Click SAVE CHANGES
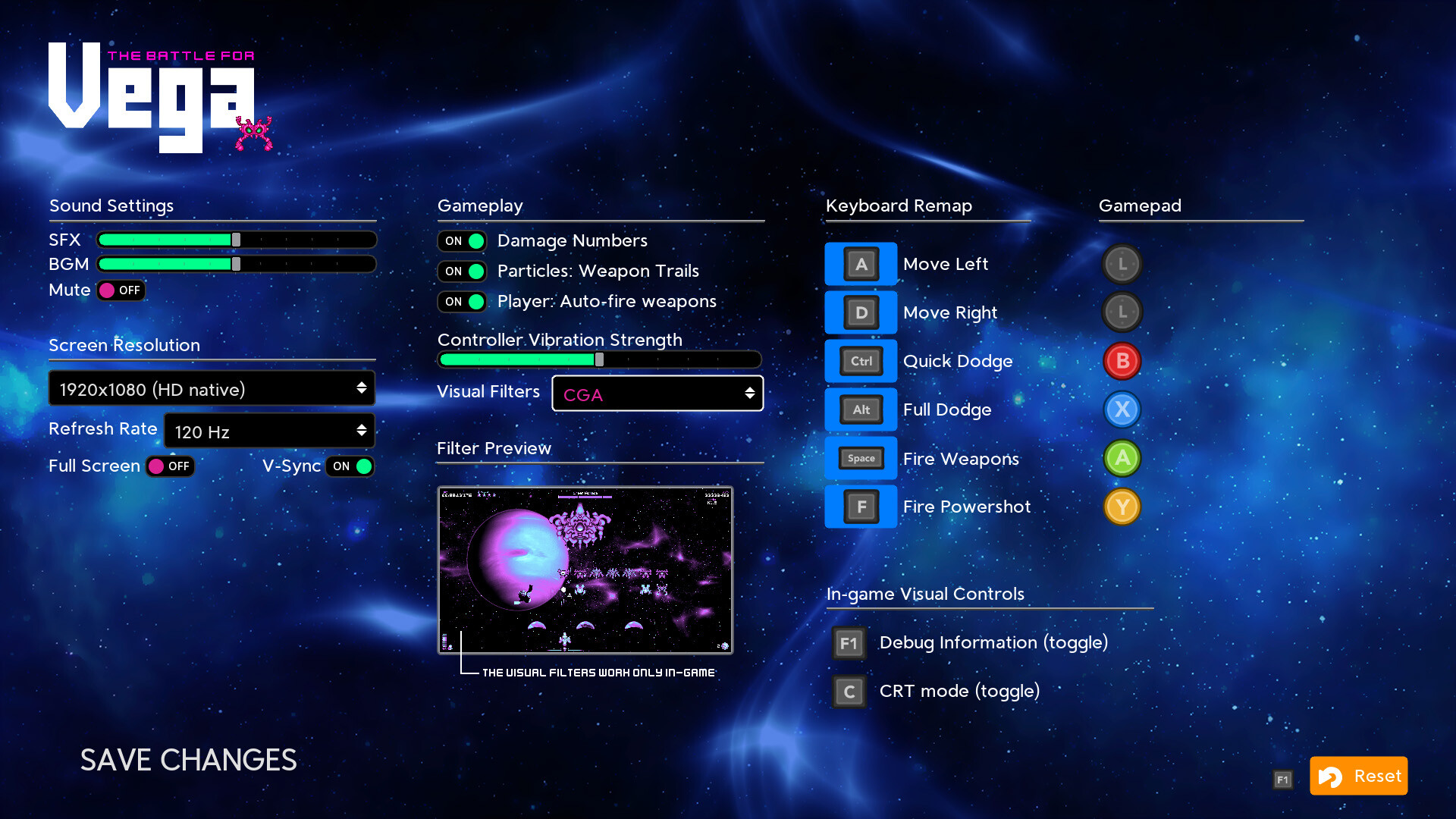 188,761
